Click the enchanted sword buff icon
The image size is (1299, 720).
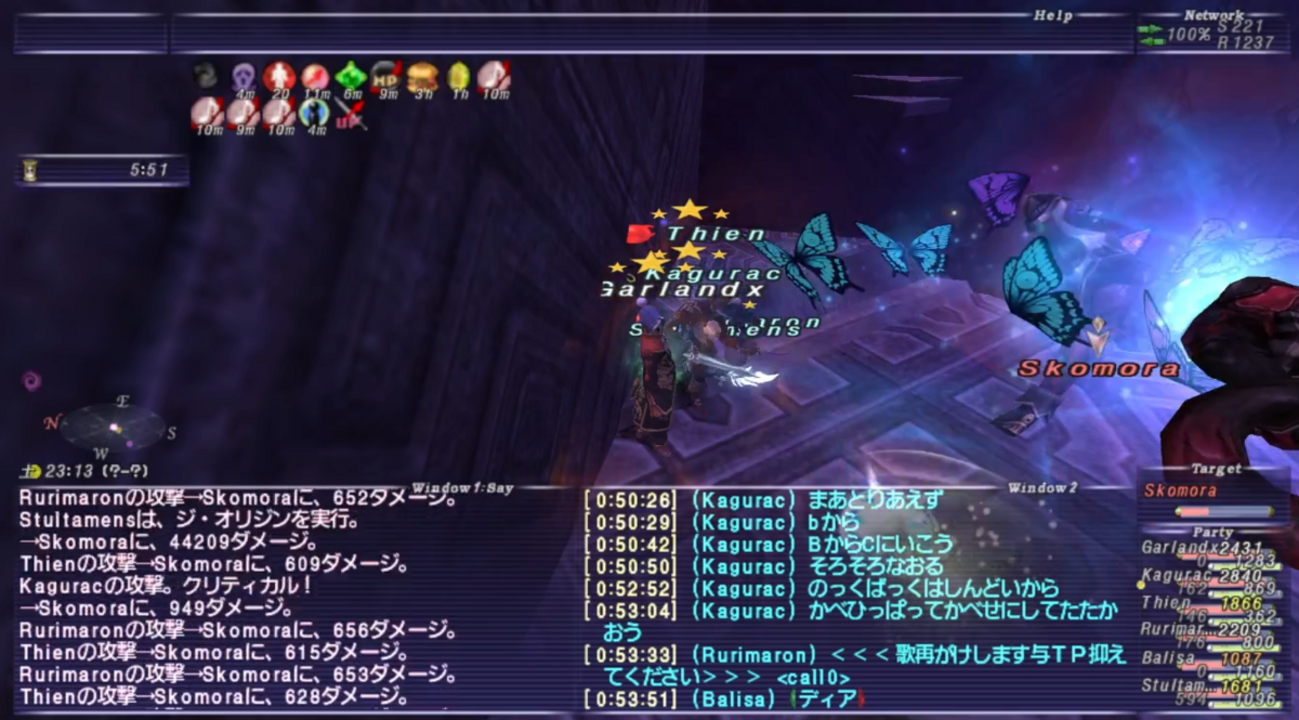350,114
